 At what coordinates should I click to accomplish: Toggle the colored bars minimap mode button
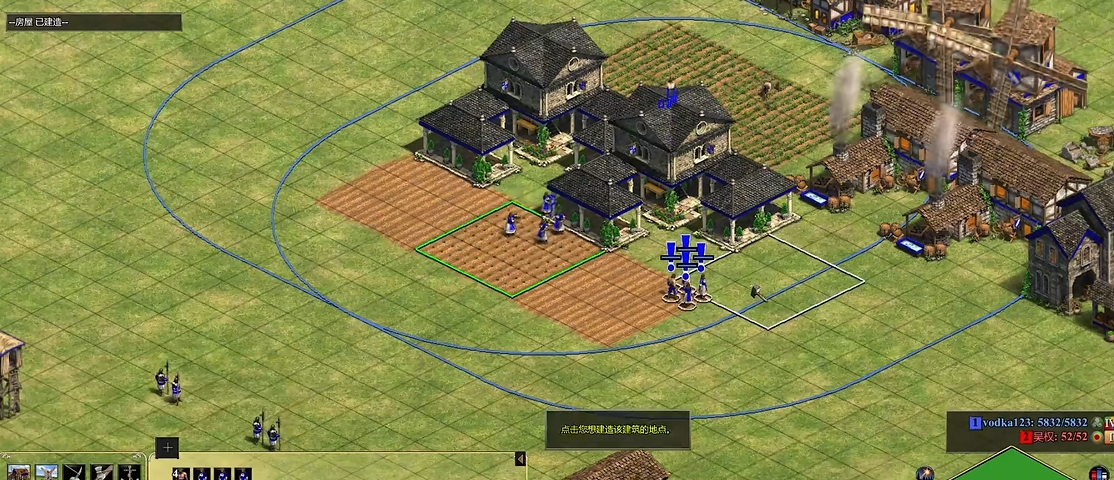[1098, 472]
